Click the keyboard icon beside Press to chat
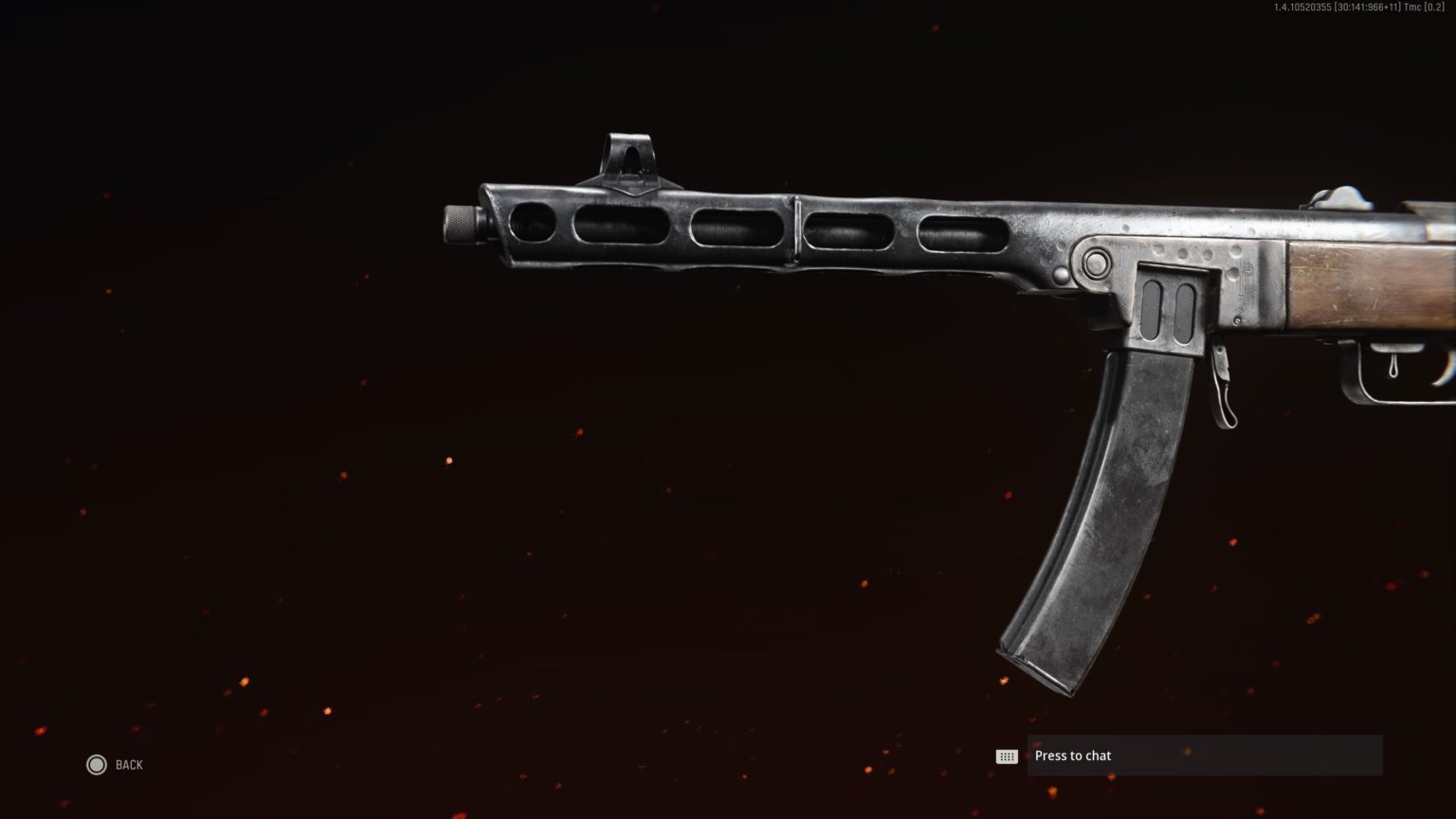The image size is (1456, 819). tap(1008, 755)
